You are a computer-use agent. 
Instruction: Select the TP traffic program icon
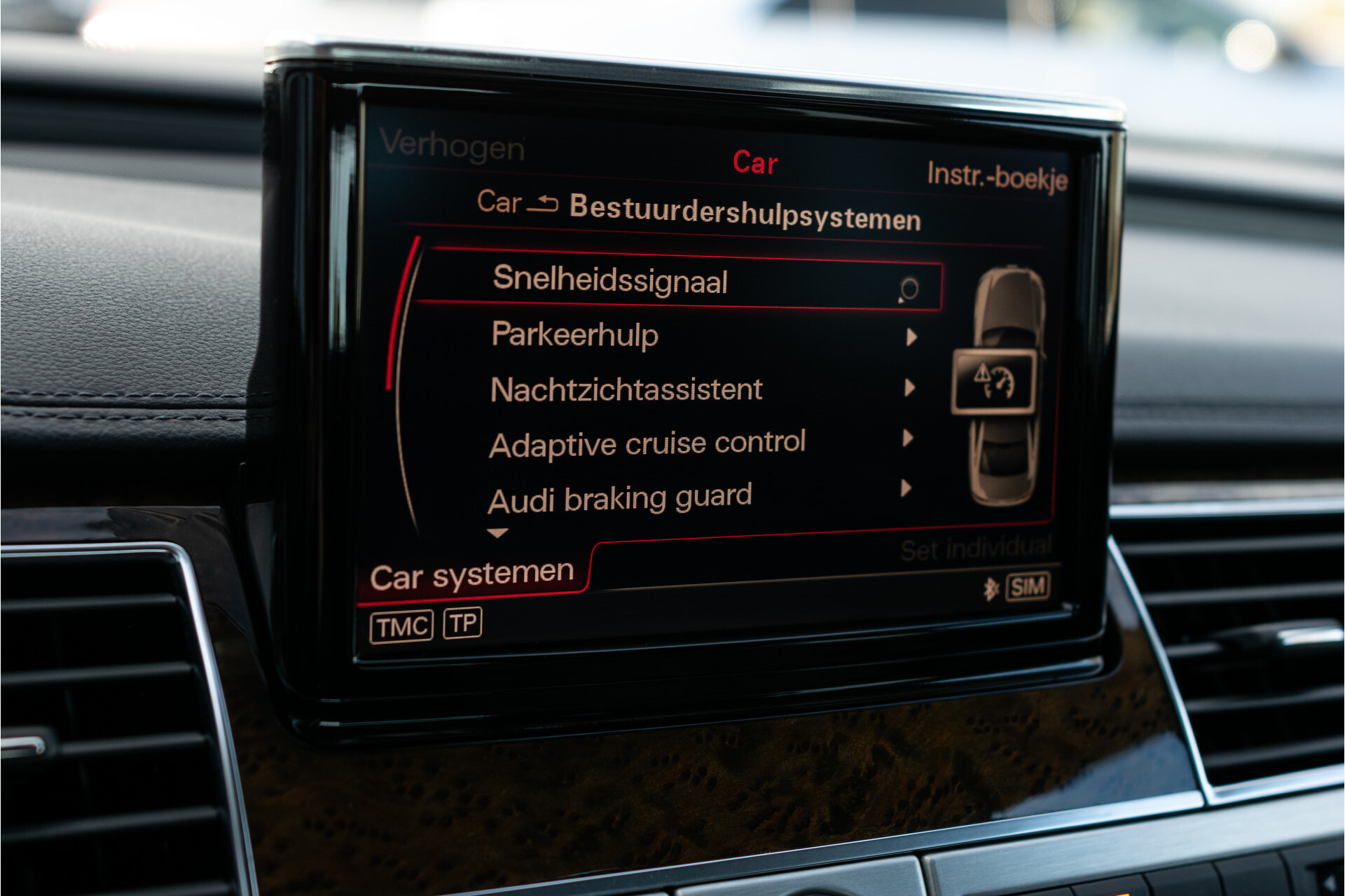[464, 624]
